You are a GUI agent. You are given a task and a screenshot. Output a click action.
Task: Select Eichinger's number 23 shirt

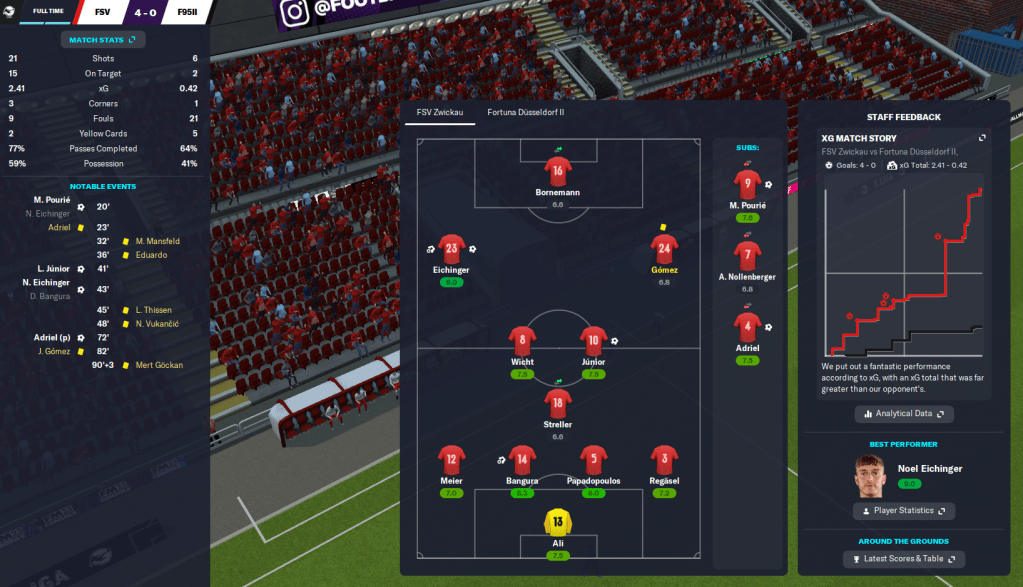point(451,250)
